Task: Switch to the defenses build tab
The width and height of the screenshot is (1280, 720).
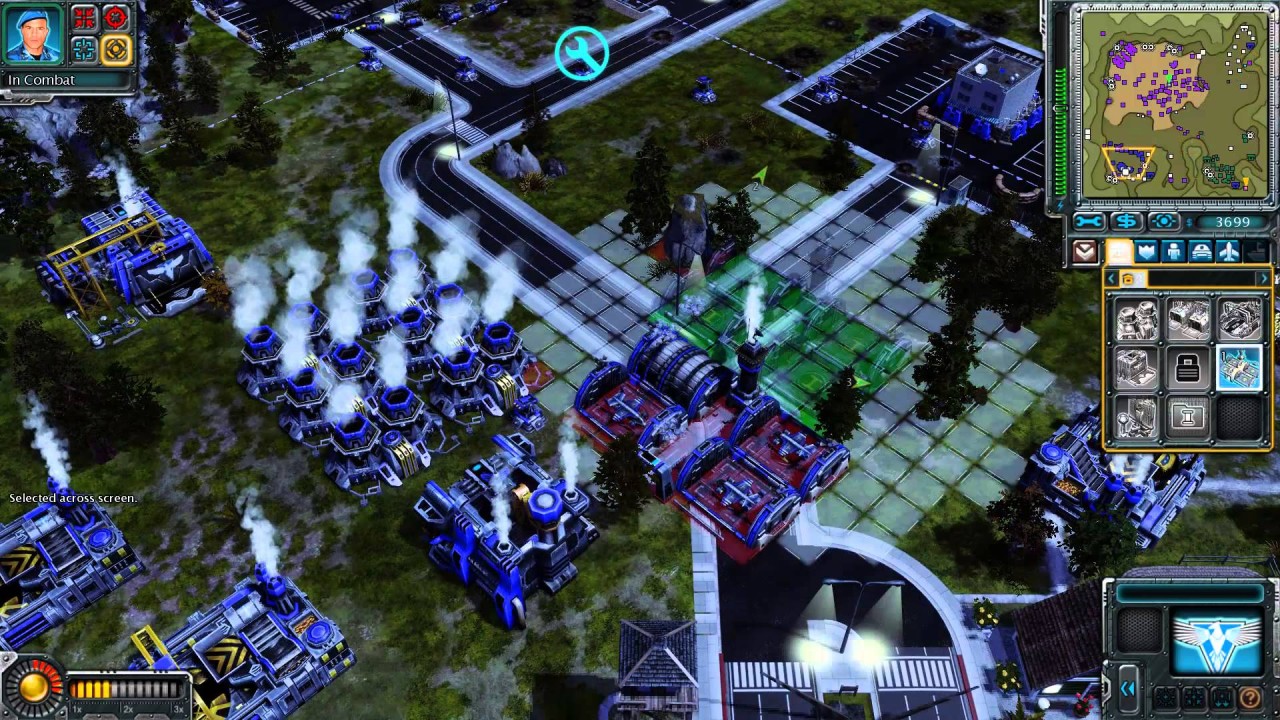Action: (1147, 252)
